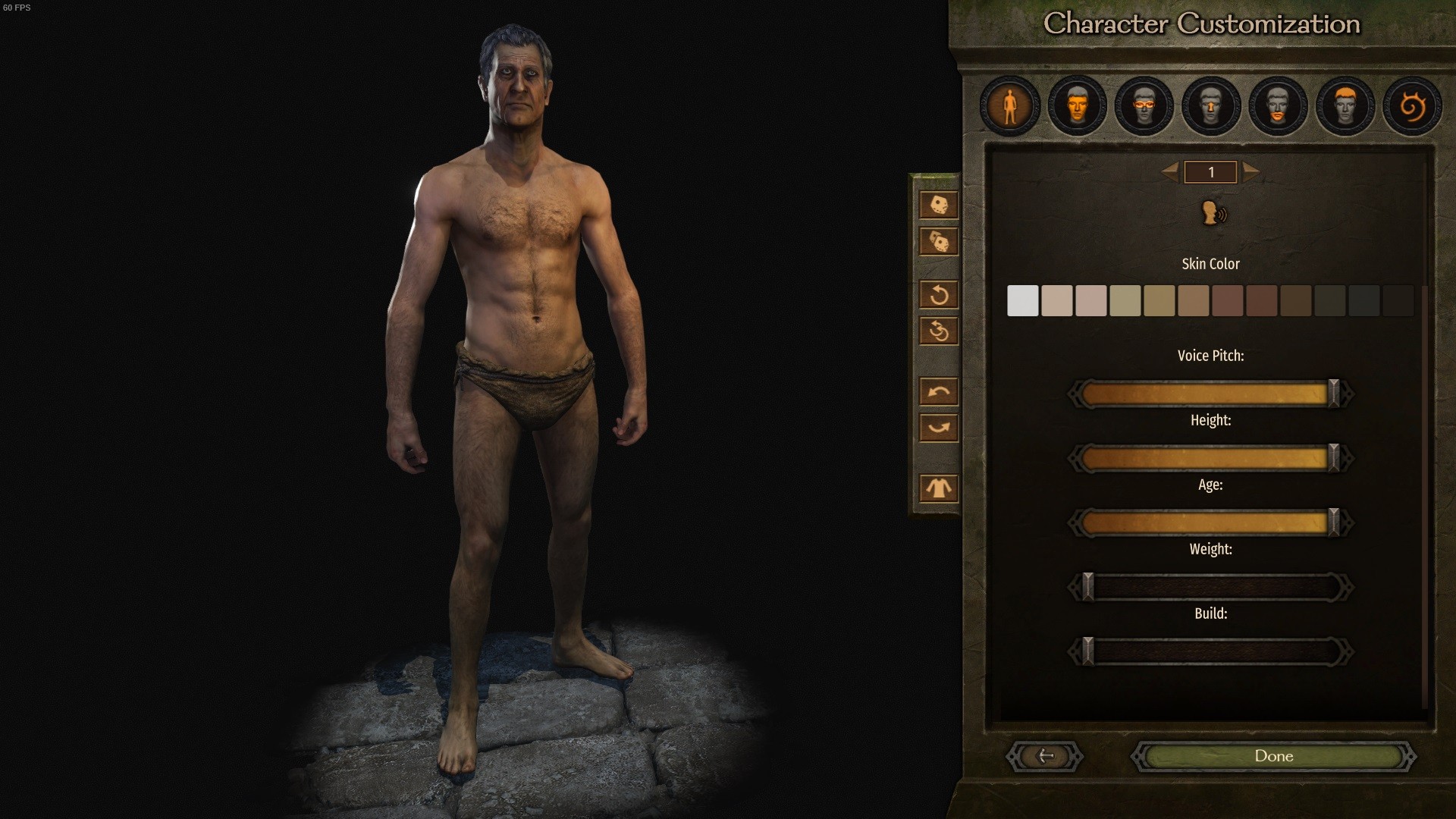Switch to the Body tab

[x=1009, y=106]
